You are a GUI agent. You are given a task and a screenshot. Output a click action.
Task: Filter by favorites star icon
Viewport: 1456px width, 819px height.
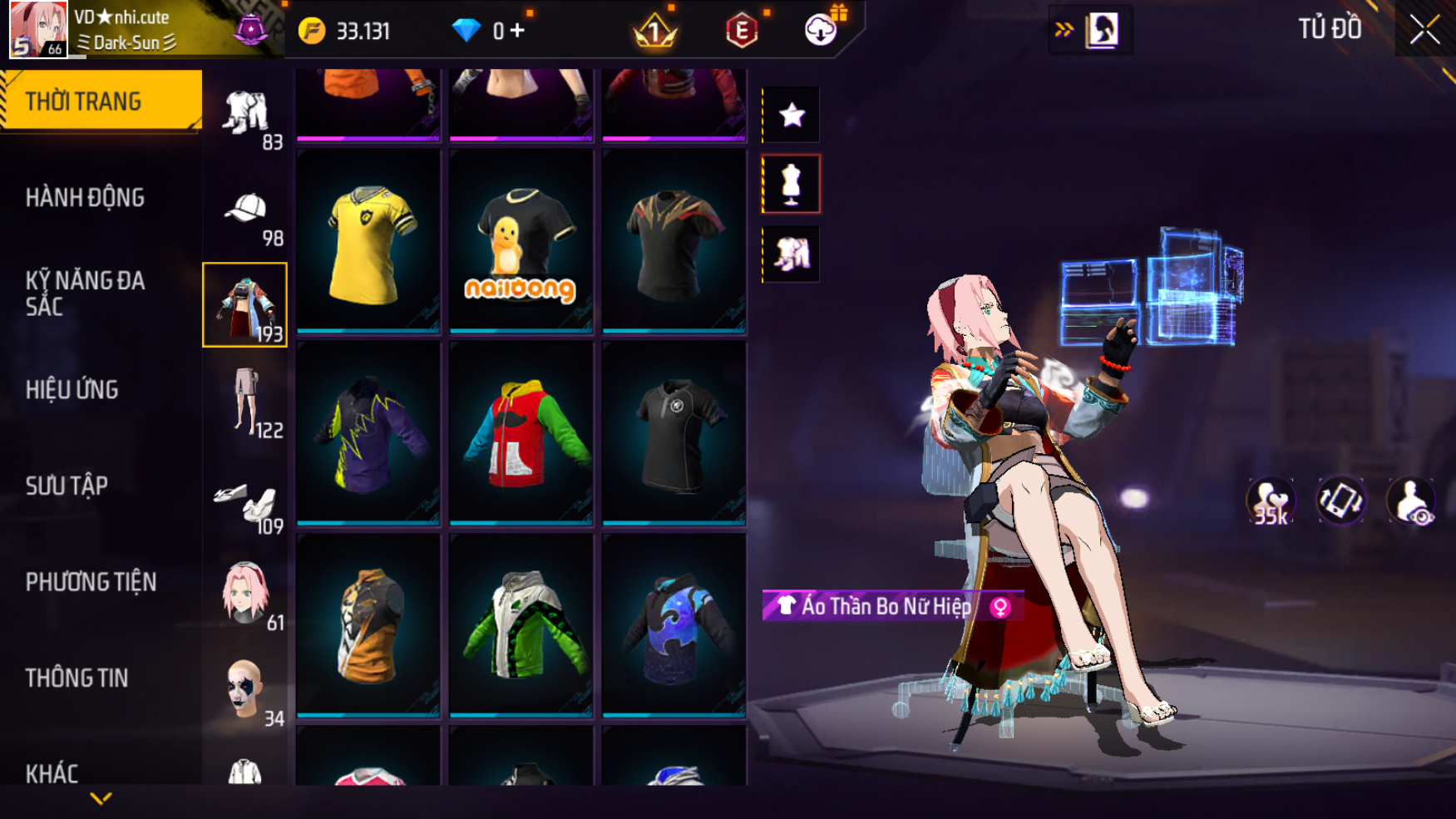pos(792,115)
